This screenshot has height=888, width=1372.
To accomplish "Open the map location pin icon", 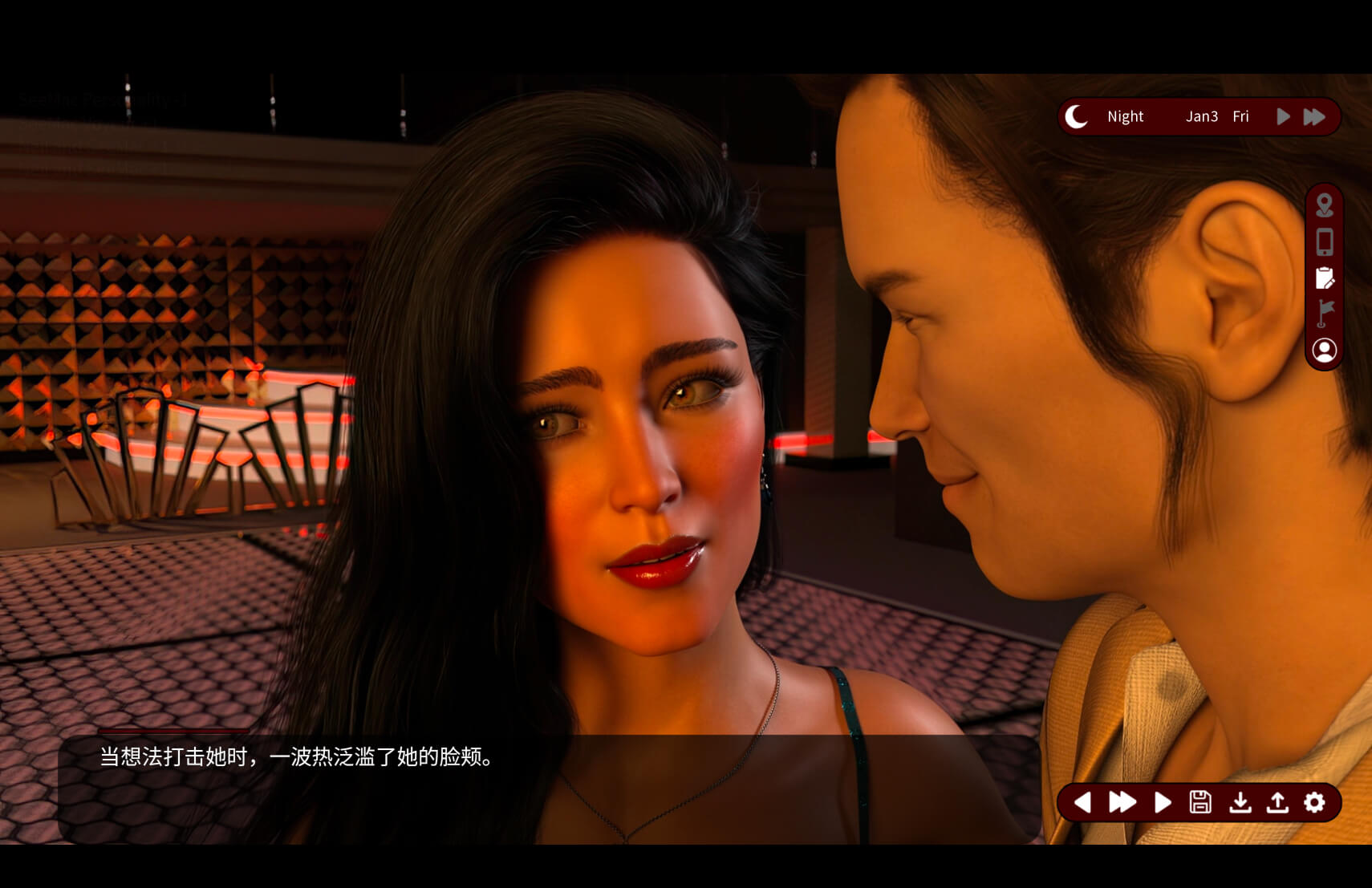I will (1324, 205).
